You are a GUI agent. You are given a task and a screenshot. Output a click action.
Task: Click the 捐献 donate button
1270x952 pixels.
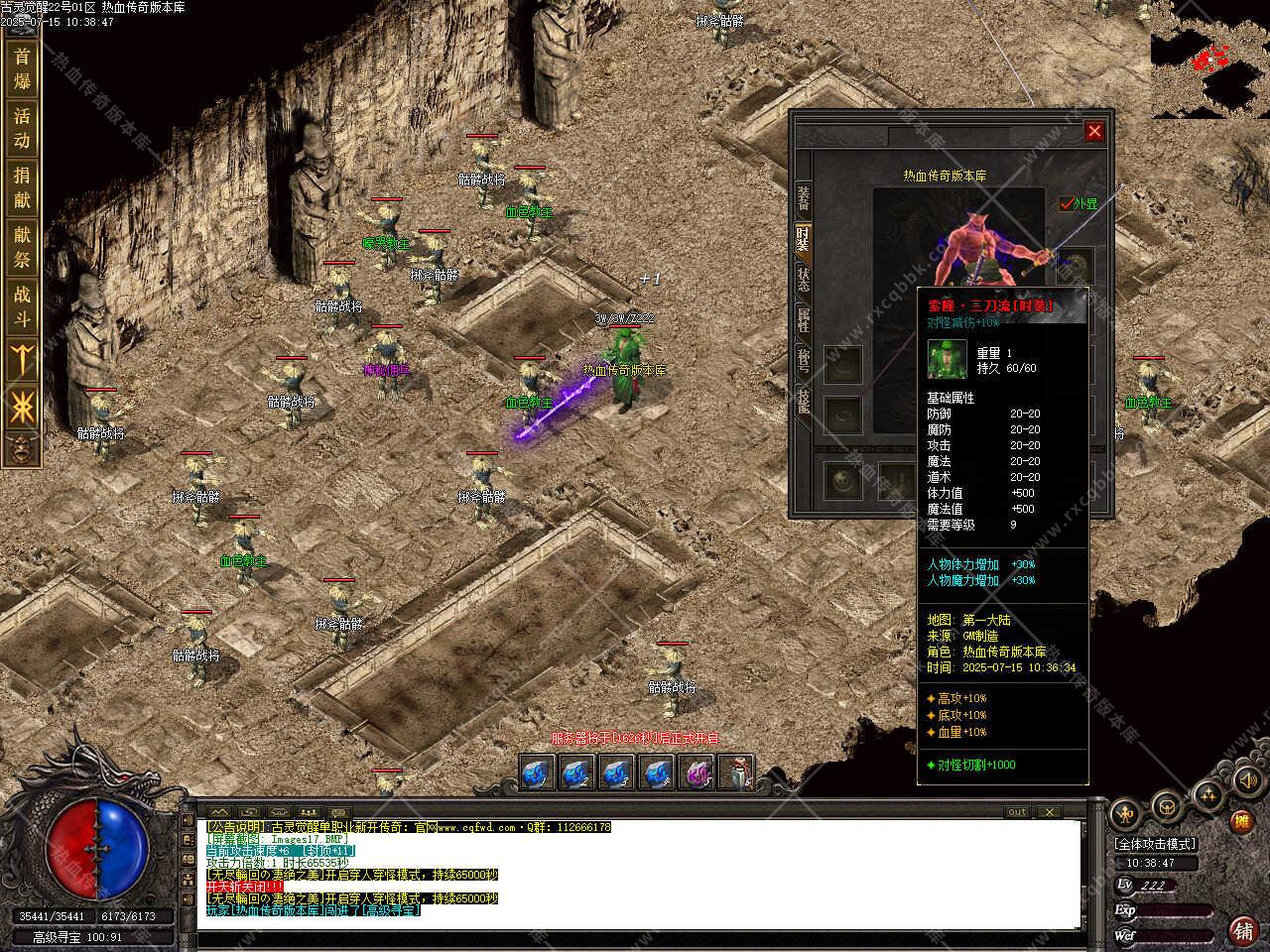pyautogui.click(x=22, y=187)
